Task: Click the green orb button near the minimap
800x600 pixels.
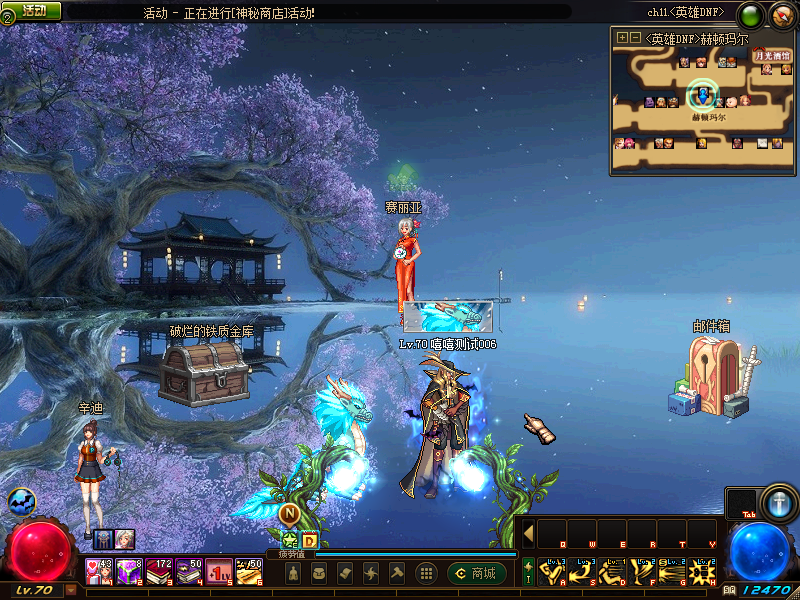Action: (750, 14)
